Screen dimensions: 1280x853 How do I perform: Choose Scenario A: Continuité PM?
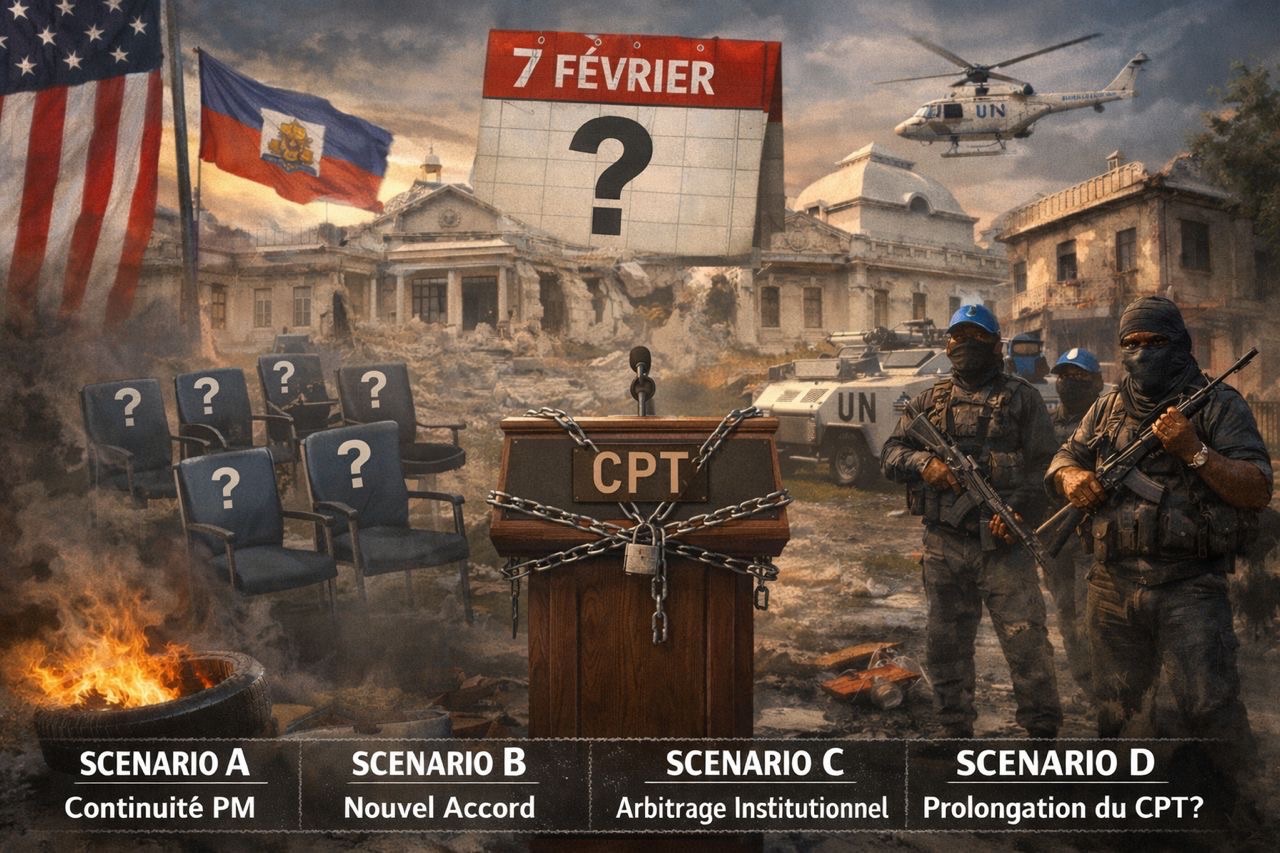click(165, 785)
